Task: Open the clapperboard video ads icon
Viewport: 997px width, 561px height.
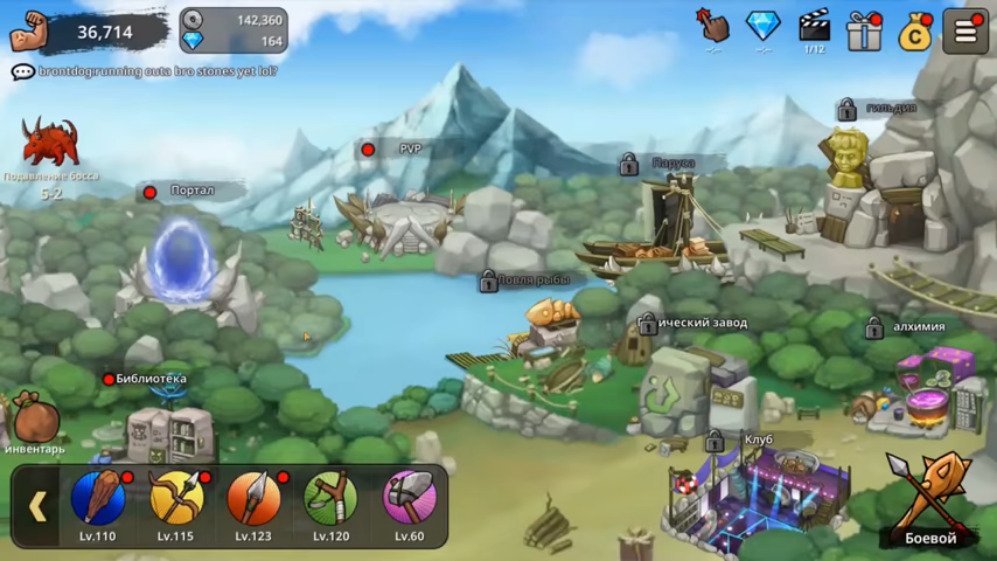Action: pos(814,25)
